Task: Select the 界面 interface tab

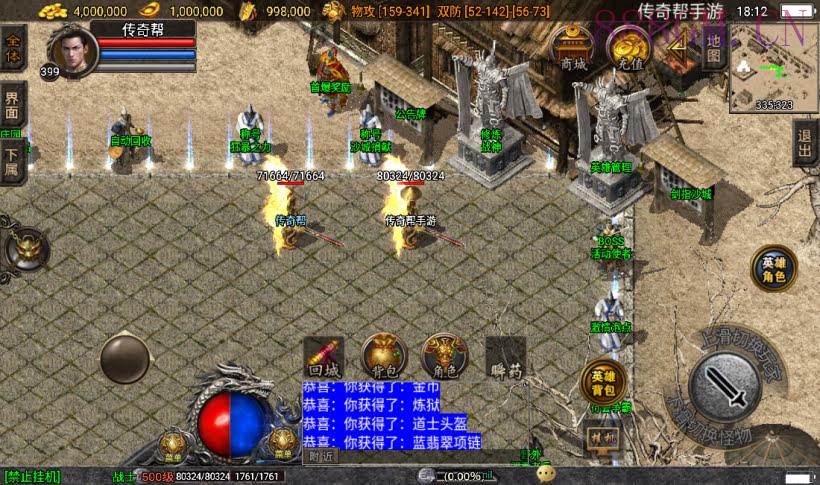Action: 13,100
